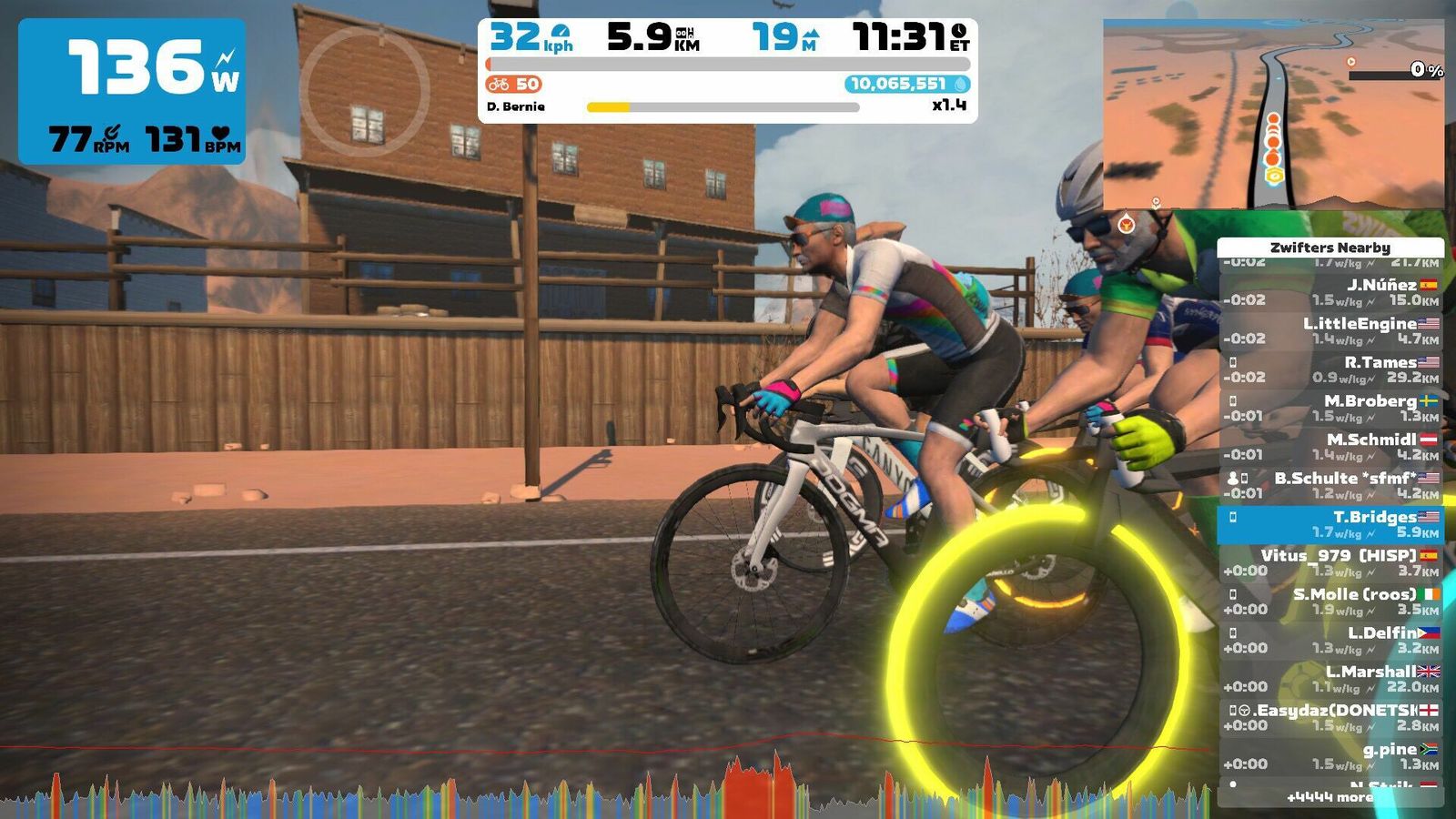Click the Zwifters Nearby header
The height and width of the screenshot is (819, 1456).
[1330, 248]
